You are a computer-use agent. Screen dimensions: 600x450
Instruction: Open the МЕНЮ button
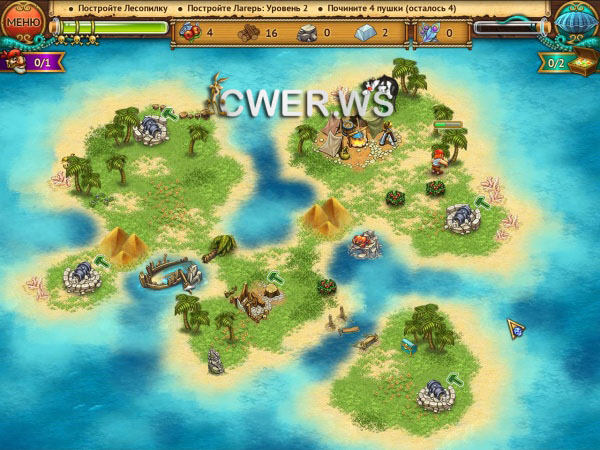[23, 22]
